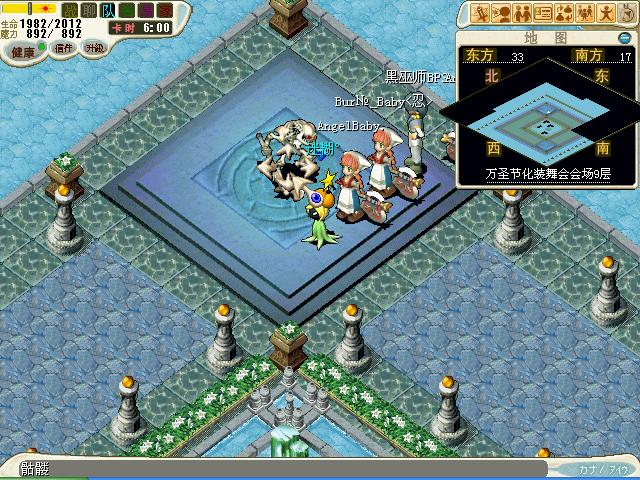Click the 升级 level-up button
The height and width of the screenshot is (480, 640).
coord(94,47)
